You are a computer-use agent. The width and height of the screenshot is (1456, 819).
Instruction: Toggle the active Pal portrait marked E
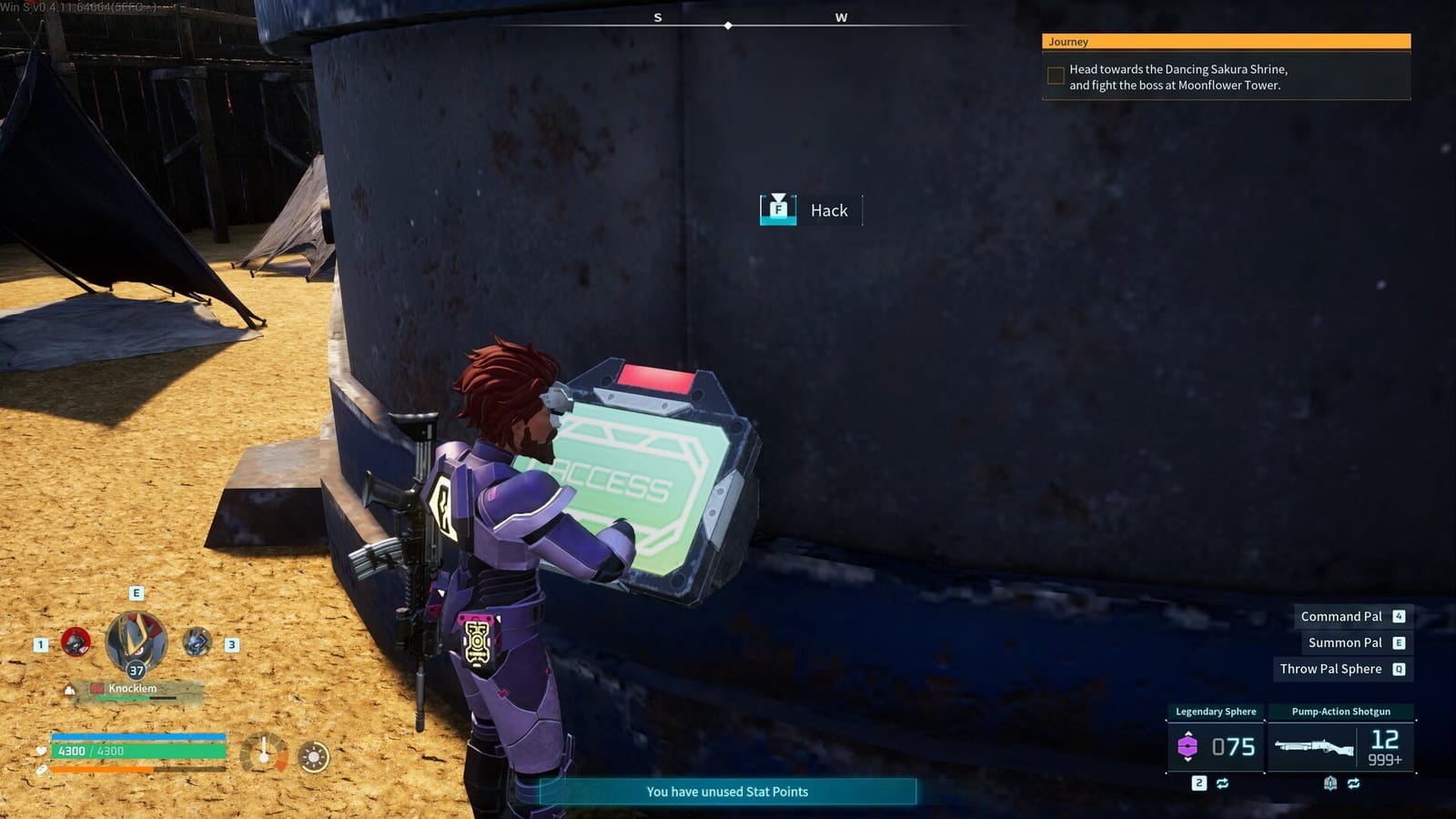pyautogui.click(x=136, y=641)
